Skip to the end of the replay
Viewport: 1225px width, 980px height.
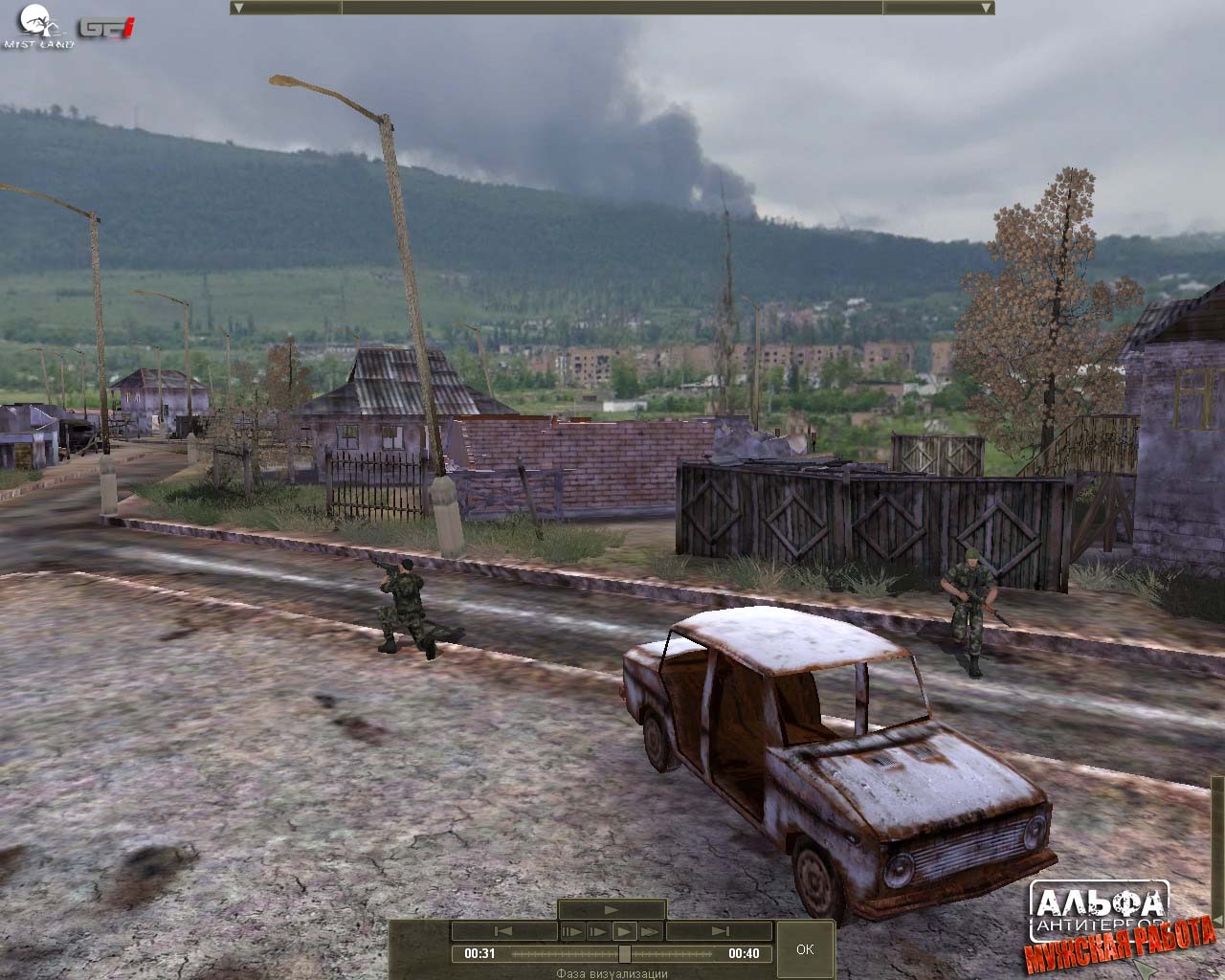tap(720, 931)
